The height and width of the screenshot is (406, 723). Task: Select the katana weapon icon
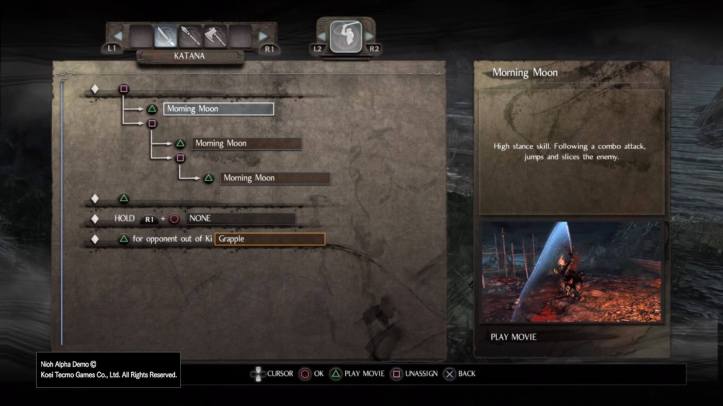click(165, 37)
